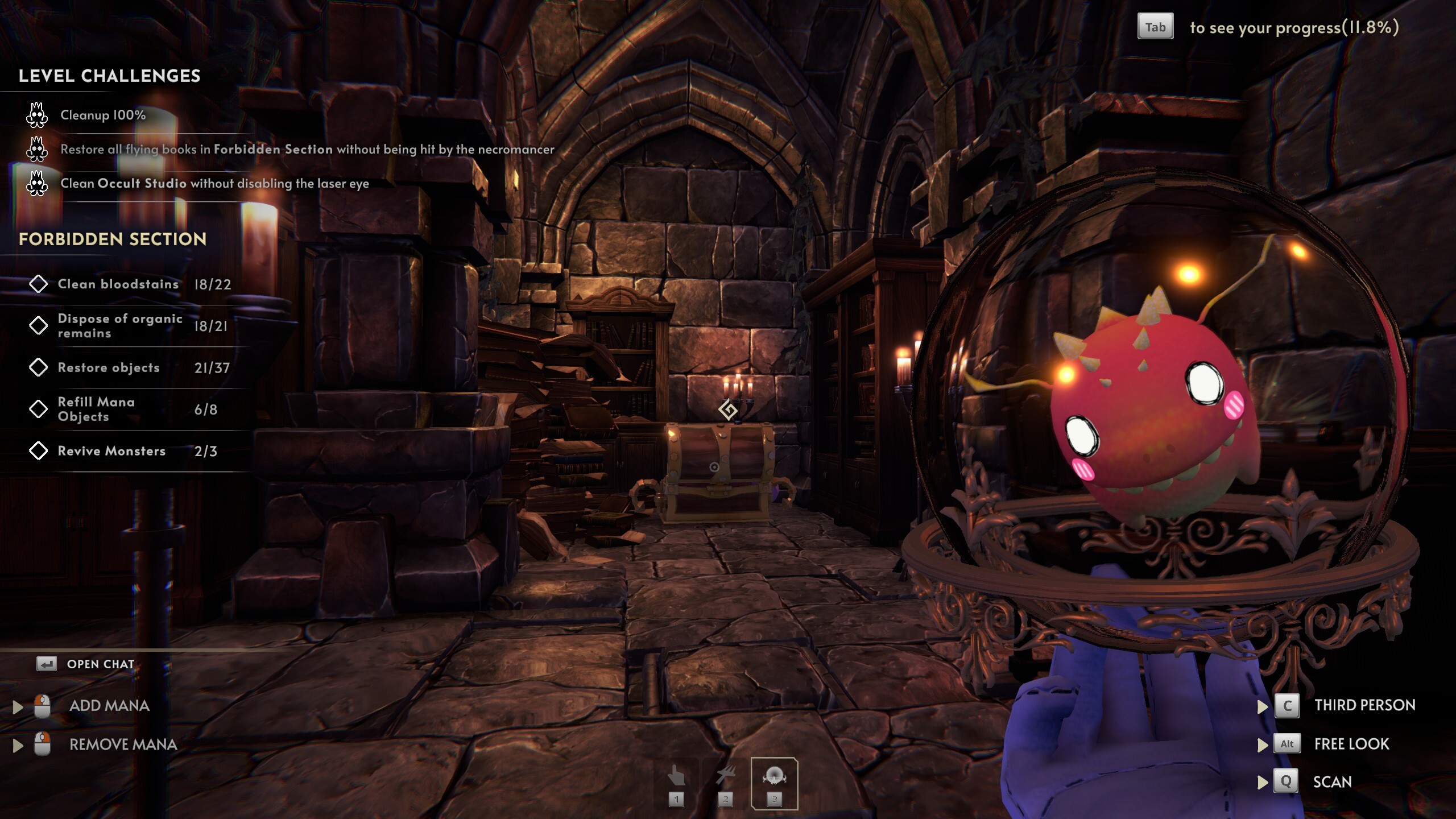This screenshot has width=1456, height=819.
Task: Select the Forbidden Section header
Action: (x=111, y=239)
